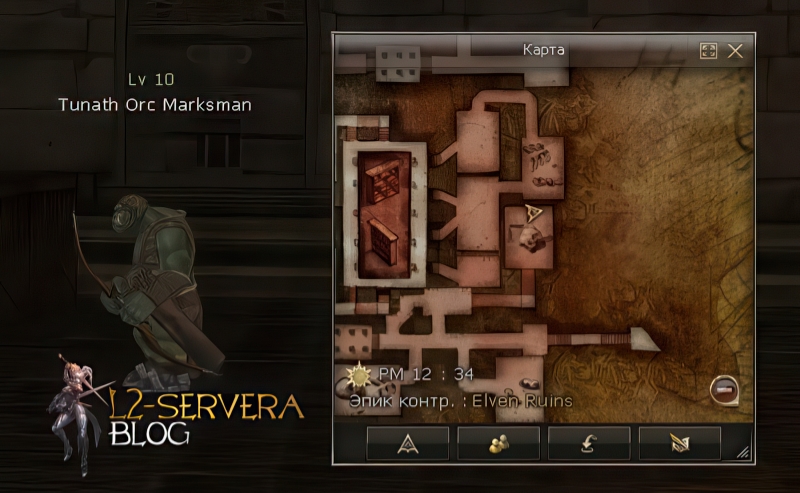Expand the map to full size
Image resolution: width=800 pixels, height=493 pixels.
[x=708, y=51]
